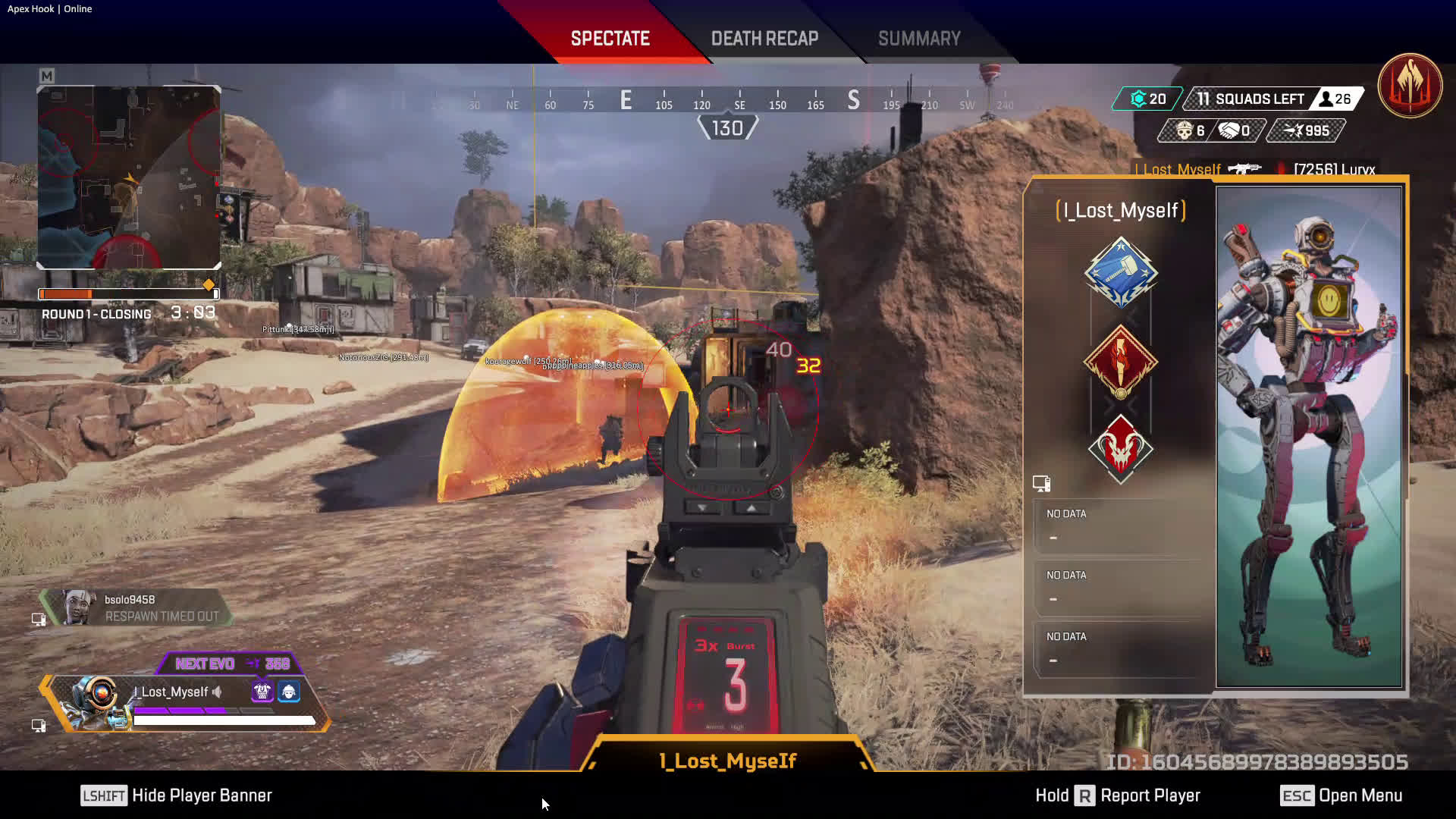
Task: Click the Apex Hook Online overlay label
Action: (49, 9)
